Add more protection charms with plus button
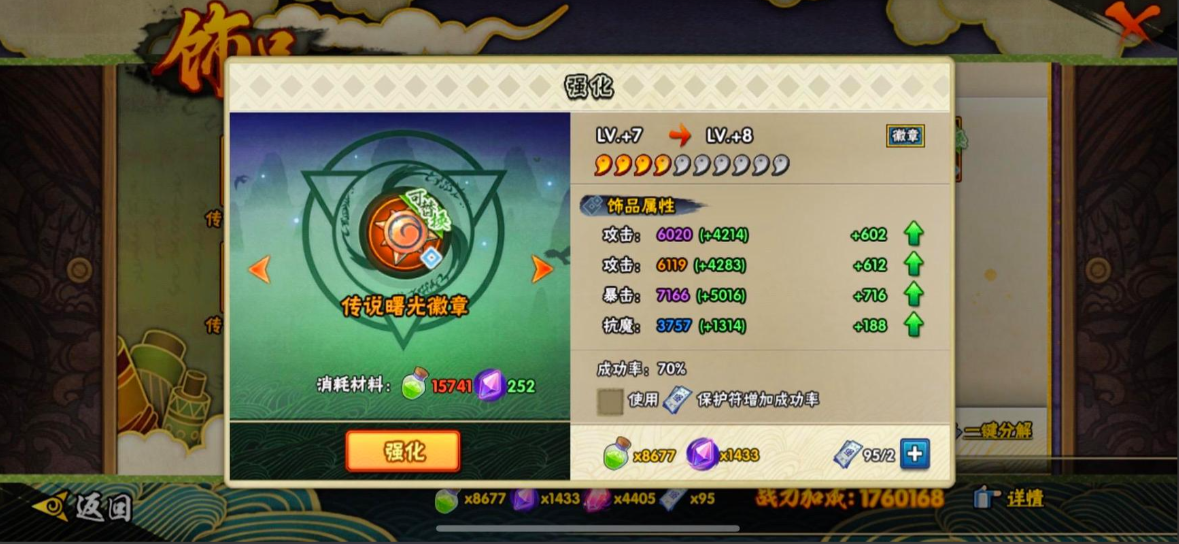This screenshot has width=1179, height=544. coord(914,454)
